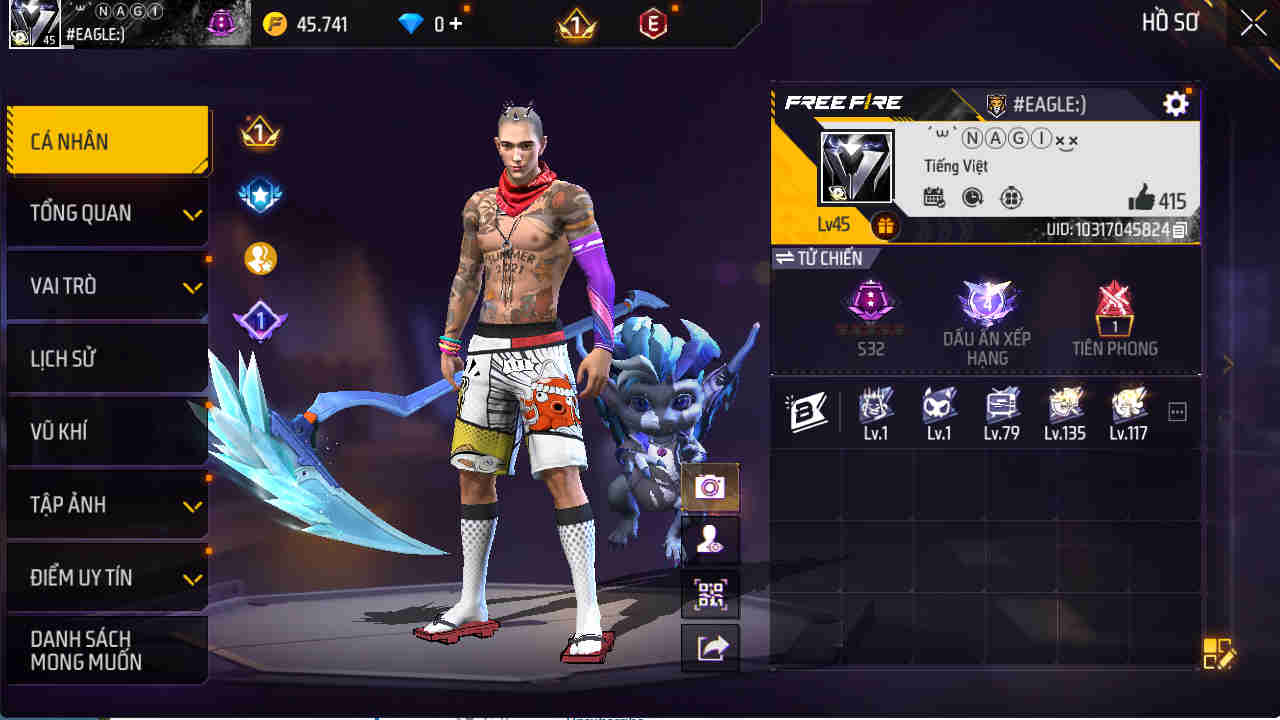The width and height of the screenshot is (1280, 720).
Task: Expand the ĐIỂM UY TÍN section
Action: [105, 577]
